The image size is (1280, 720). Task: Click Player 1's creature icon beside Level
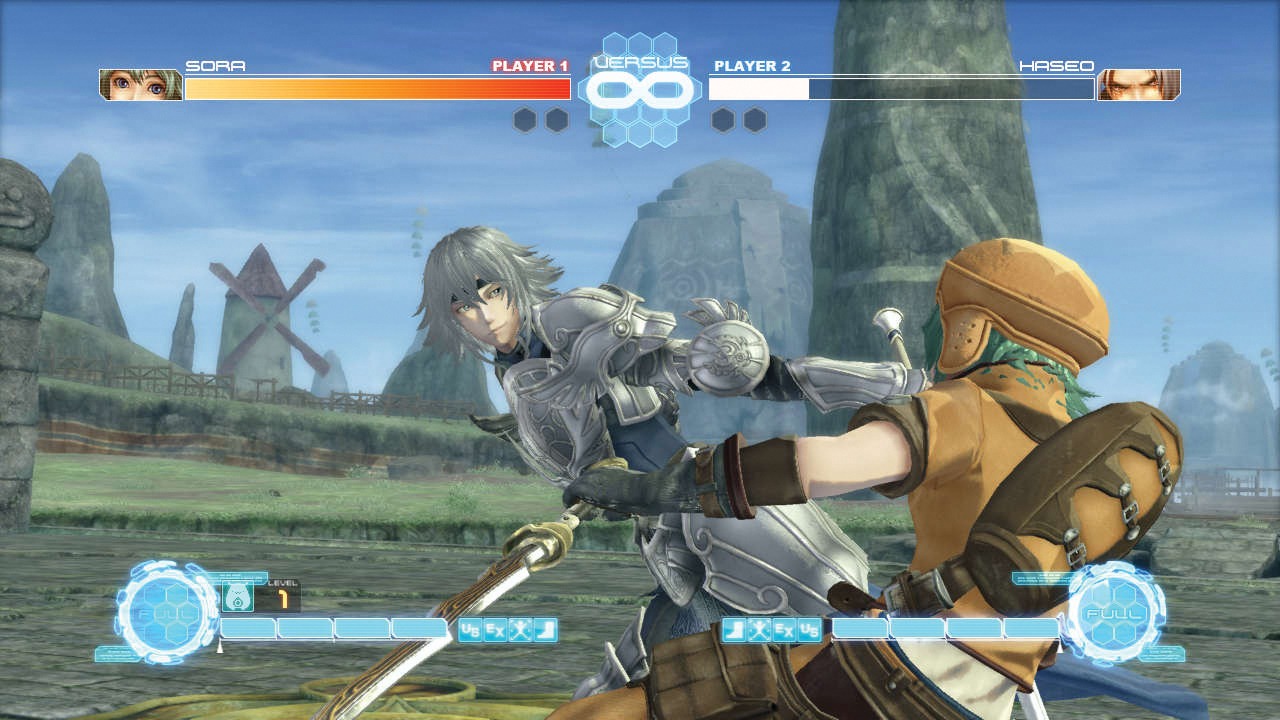point(236,598)
